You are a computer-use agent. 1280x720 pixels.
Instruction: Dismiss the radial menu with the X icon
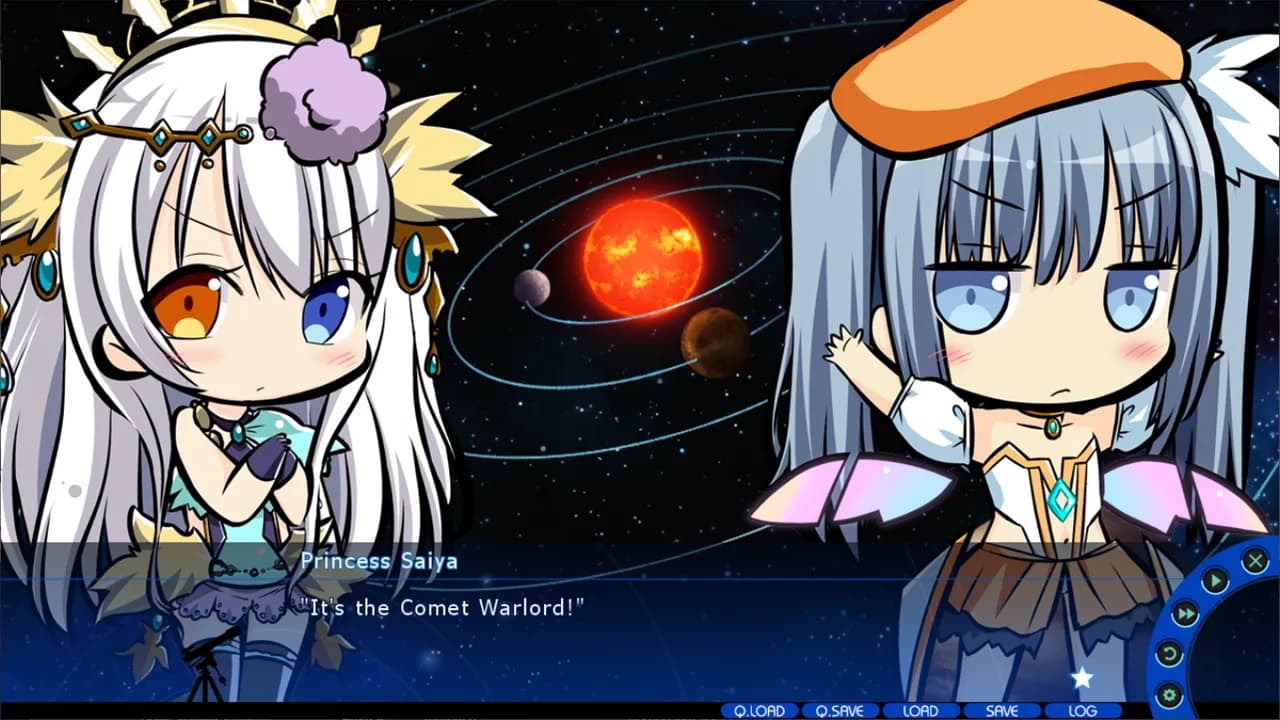[1256, 560]
